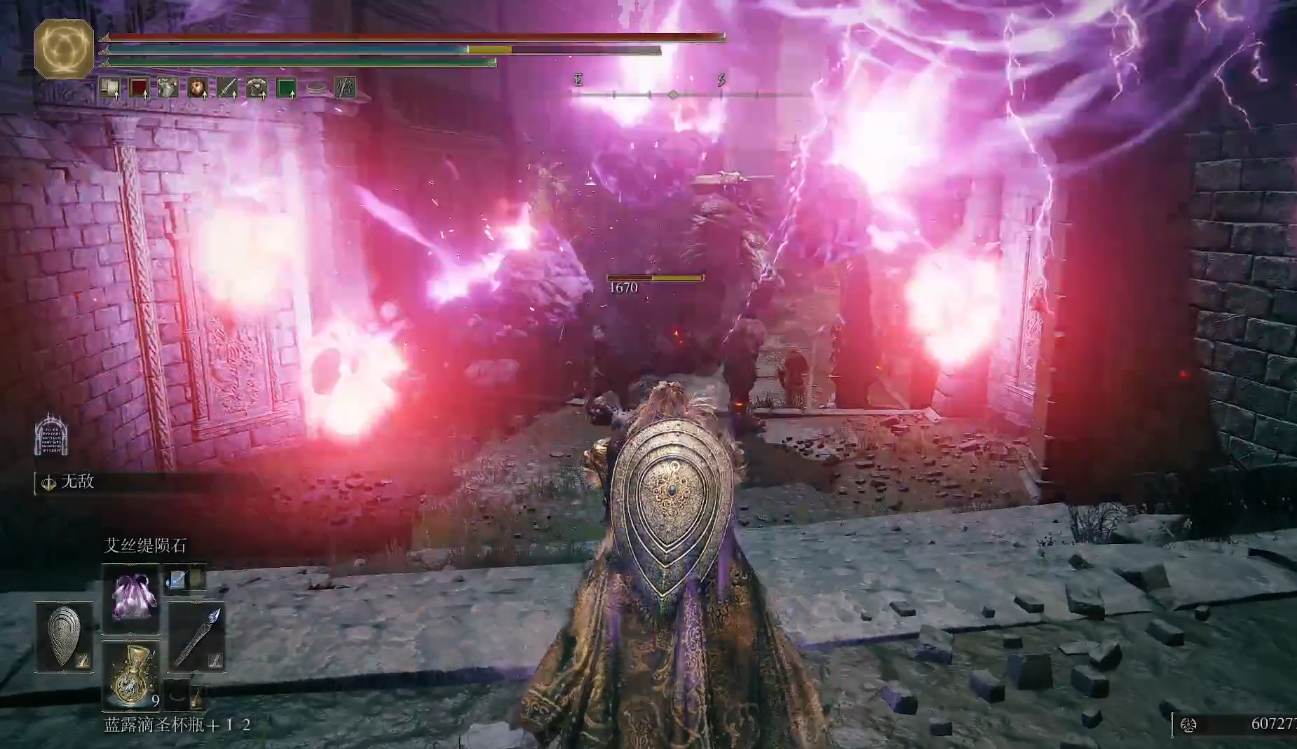Click the sword attack buff icon
The width and height of the screenshot is (1297, 749).
coord(227,88)
